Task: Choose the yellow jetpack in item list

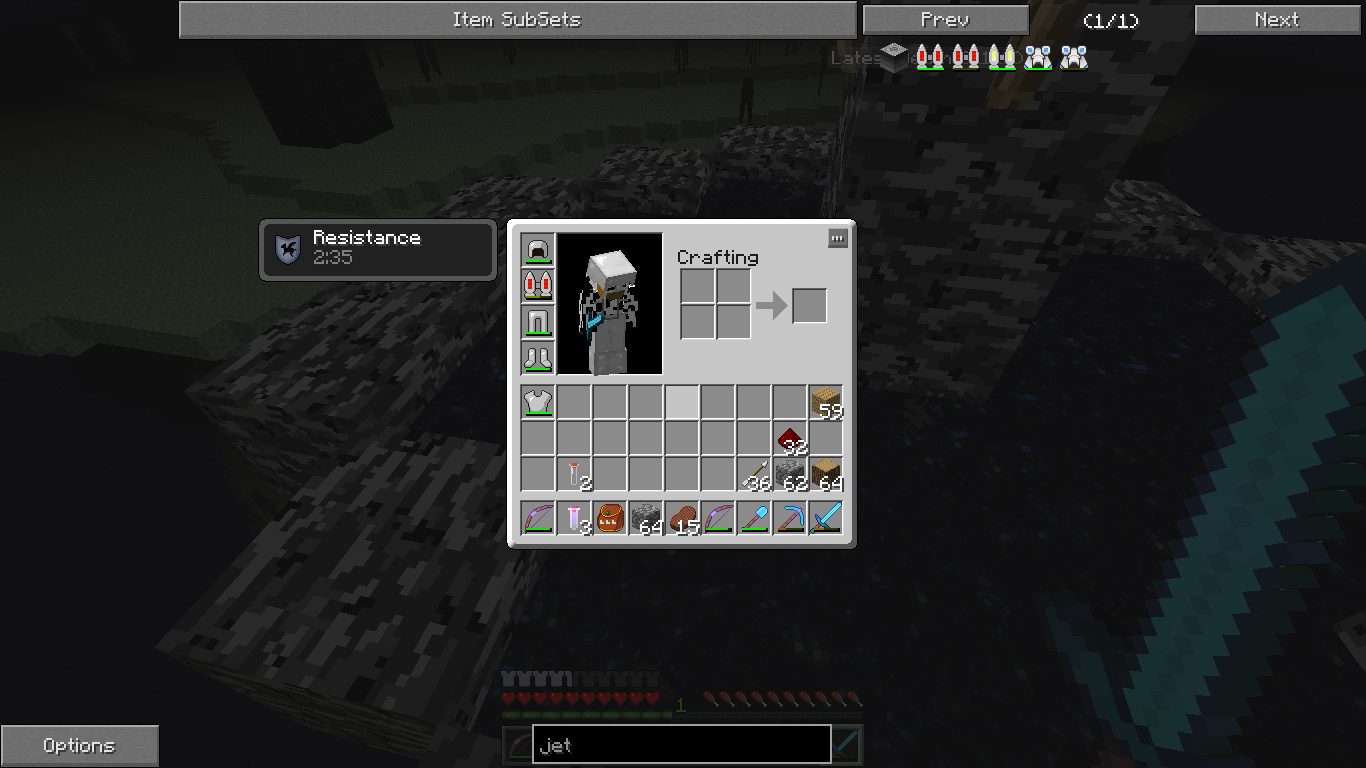Action: click(1002, 57)
